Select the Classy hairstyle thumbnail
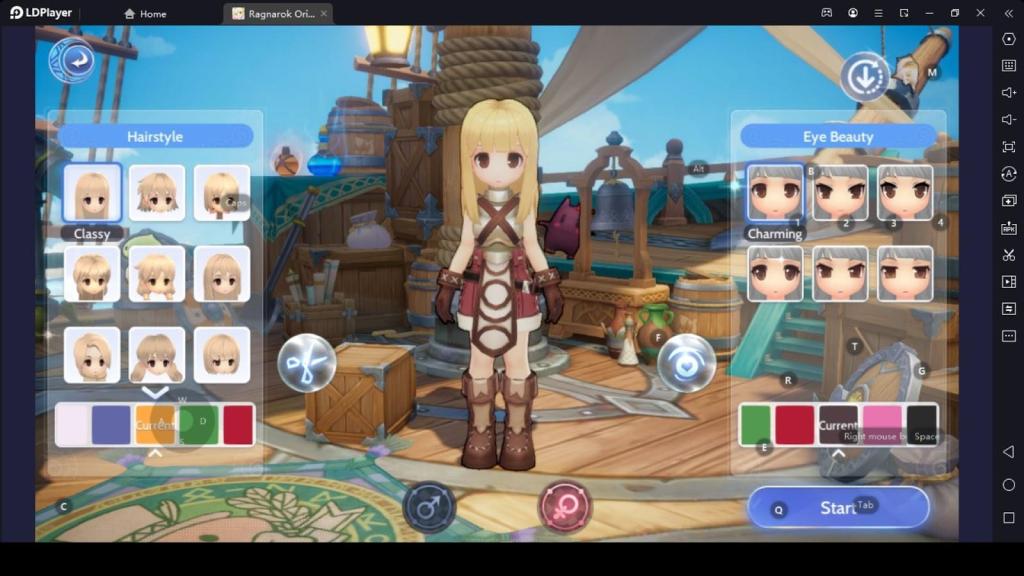Screen dimensions: 1024x576 tap(92, 193)
